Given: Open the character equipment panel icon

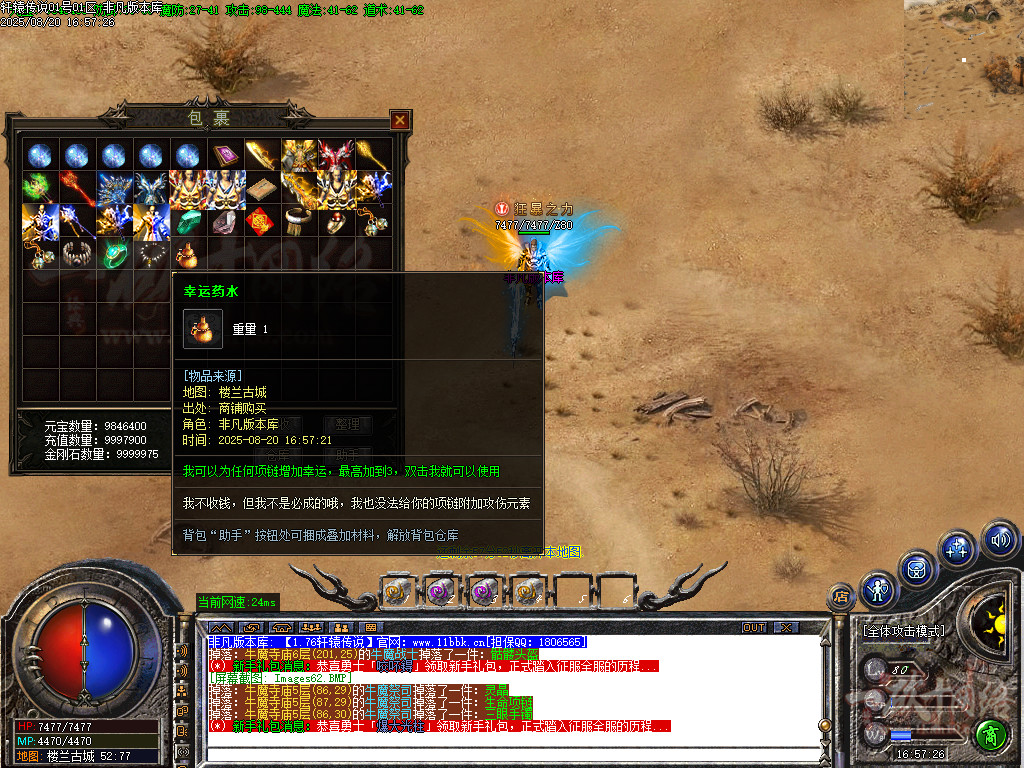Looking at the screenshot, I should tap(877, 591).
